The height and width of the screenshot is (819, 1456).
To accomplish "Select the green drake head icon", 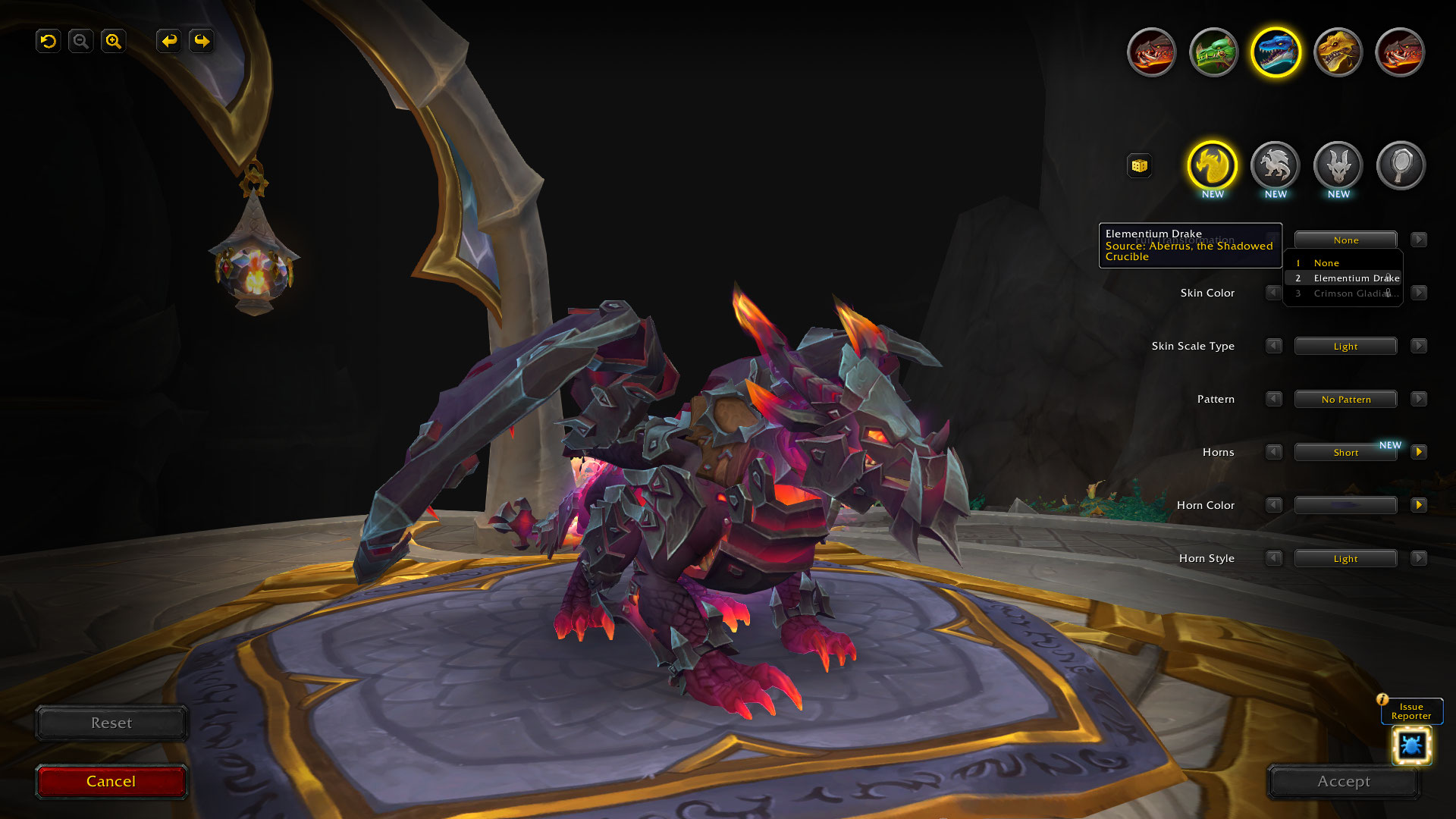I will pos(1213,52).
